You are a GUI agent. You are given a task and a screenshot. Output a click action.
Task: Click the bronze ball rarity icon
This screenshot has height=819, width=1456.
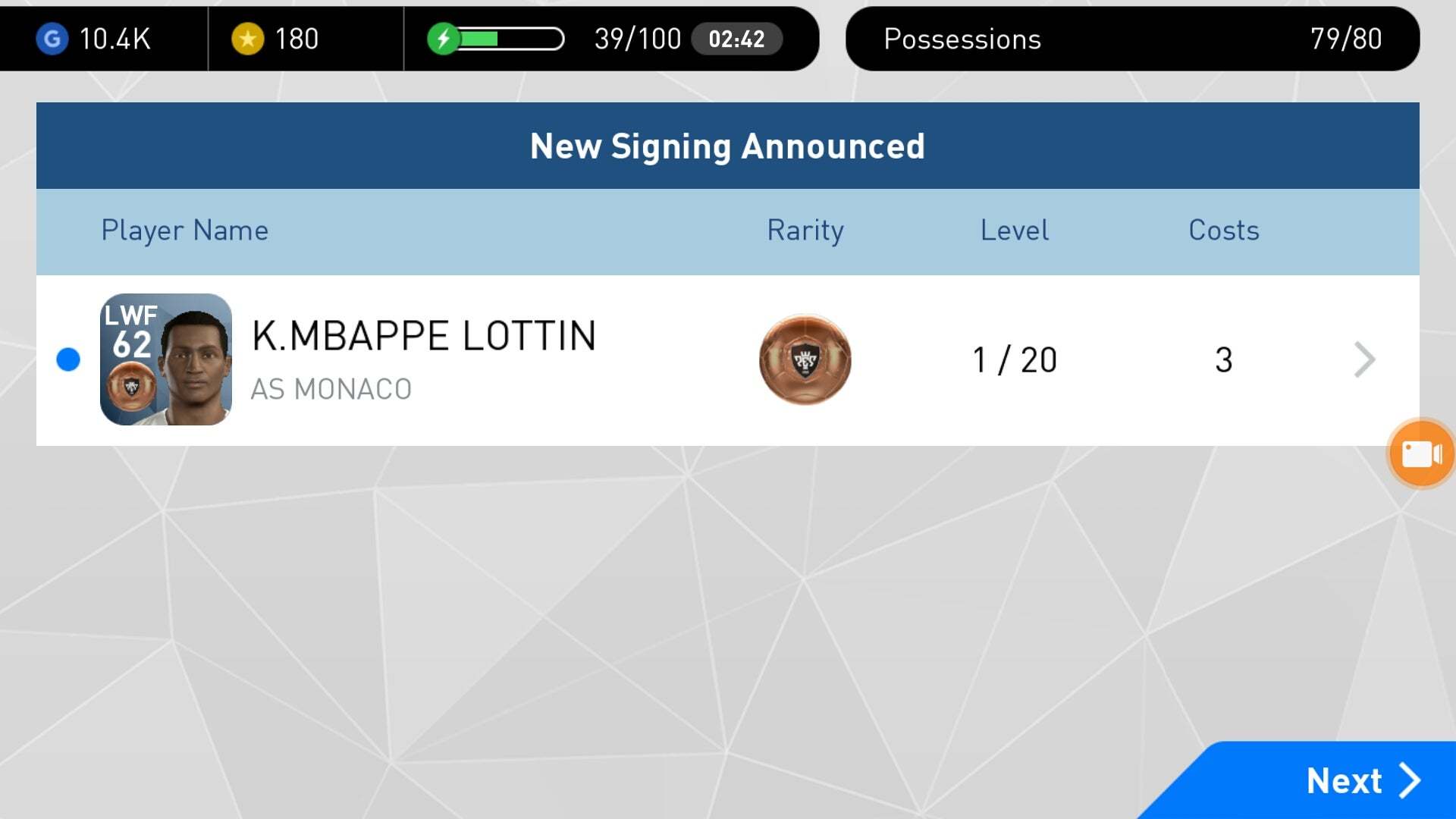click(805, 360)
